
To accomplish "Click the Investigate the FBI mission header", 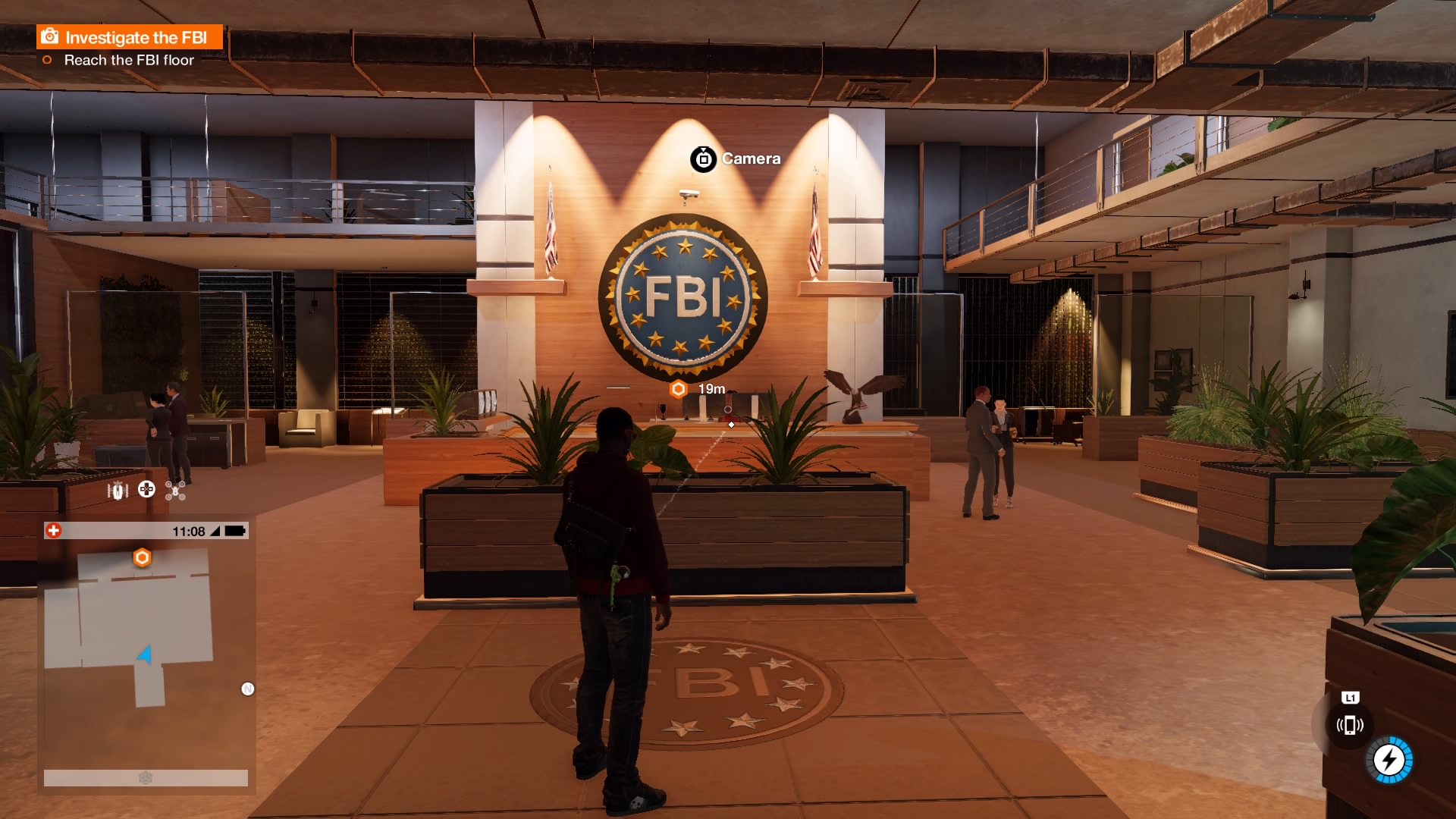I will 130,37.
